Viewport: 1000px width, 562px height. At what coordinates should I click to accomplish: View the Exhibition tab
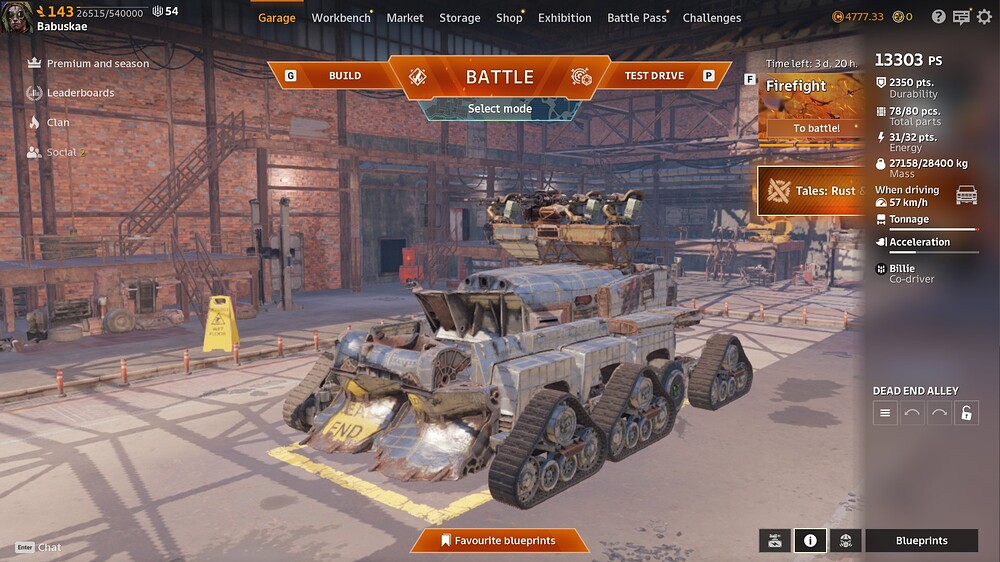coord(565,18)
